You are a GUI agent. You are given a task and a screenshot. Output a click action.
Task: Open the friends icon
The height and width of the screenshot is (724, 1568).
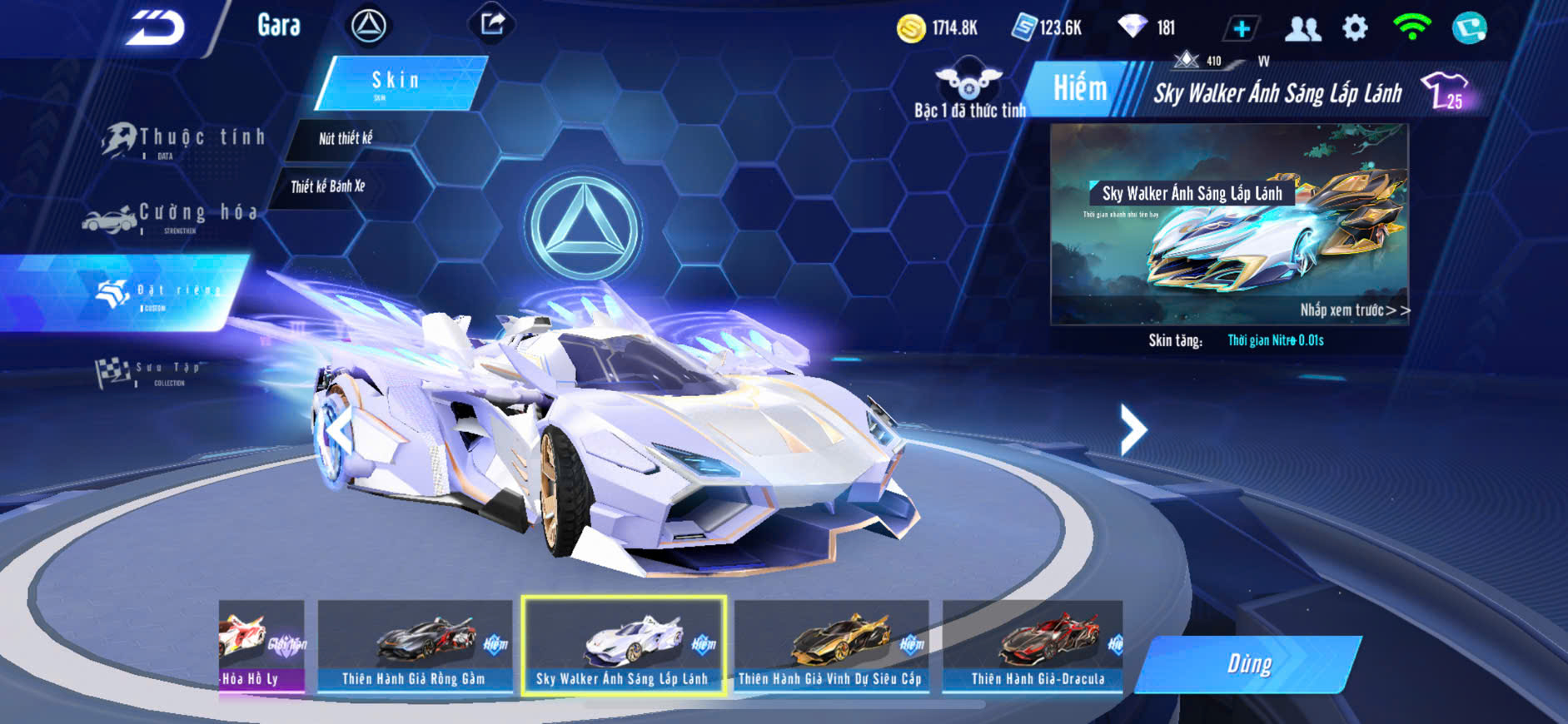(x=1302, y=29)
